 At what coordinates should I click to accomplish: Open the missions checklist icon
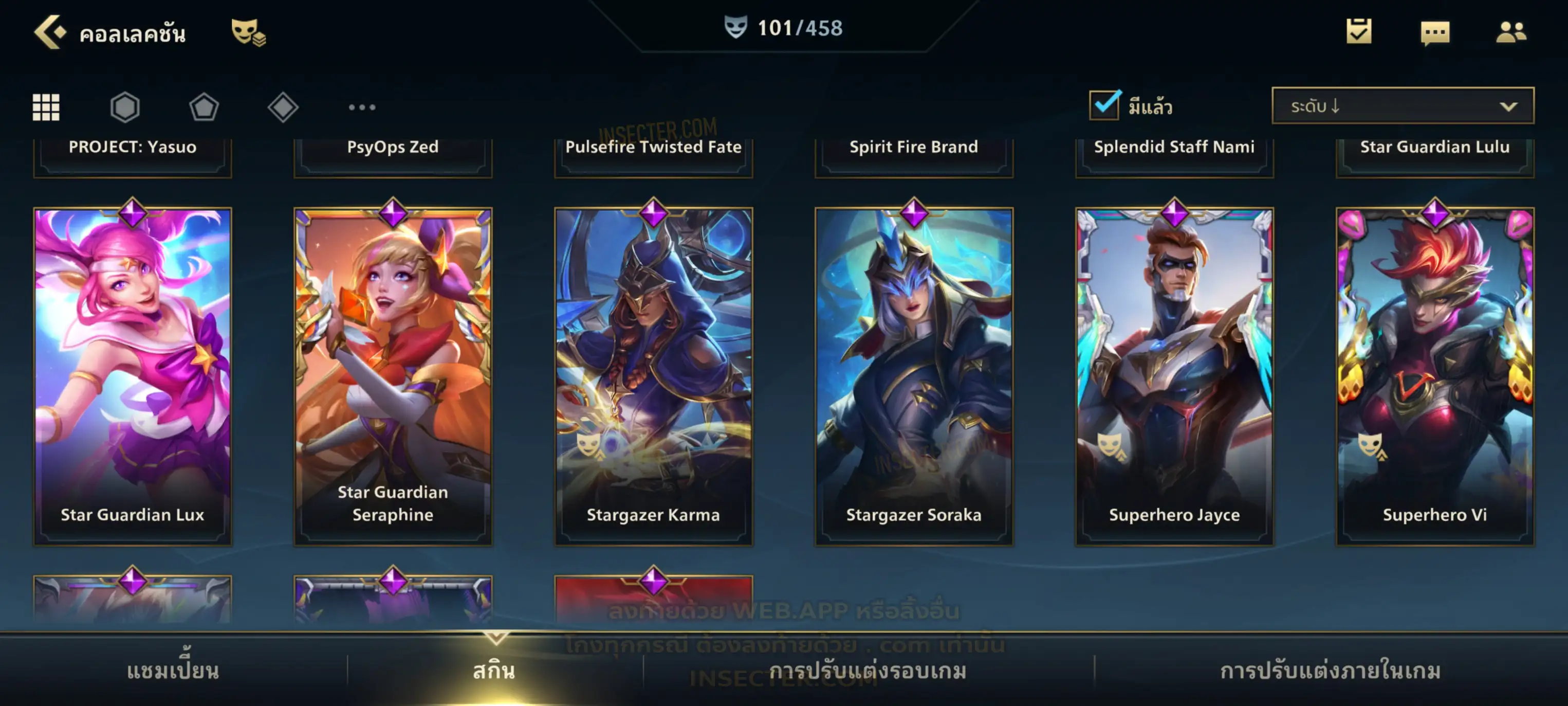(1358, 31)
